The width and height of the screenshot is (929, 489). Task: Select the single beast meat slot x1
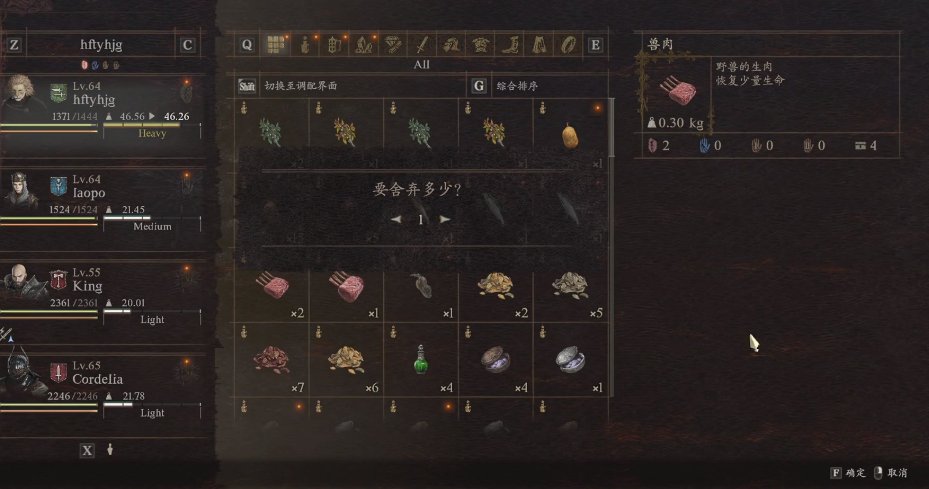tap(346, 287)
